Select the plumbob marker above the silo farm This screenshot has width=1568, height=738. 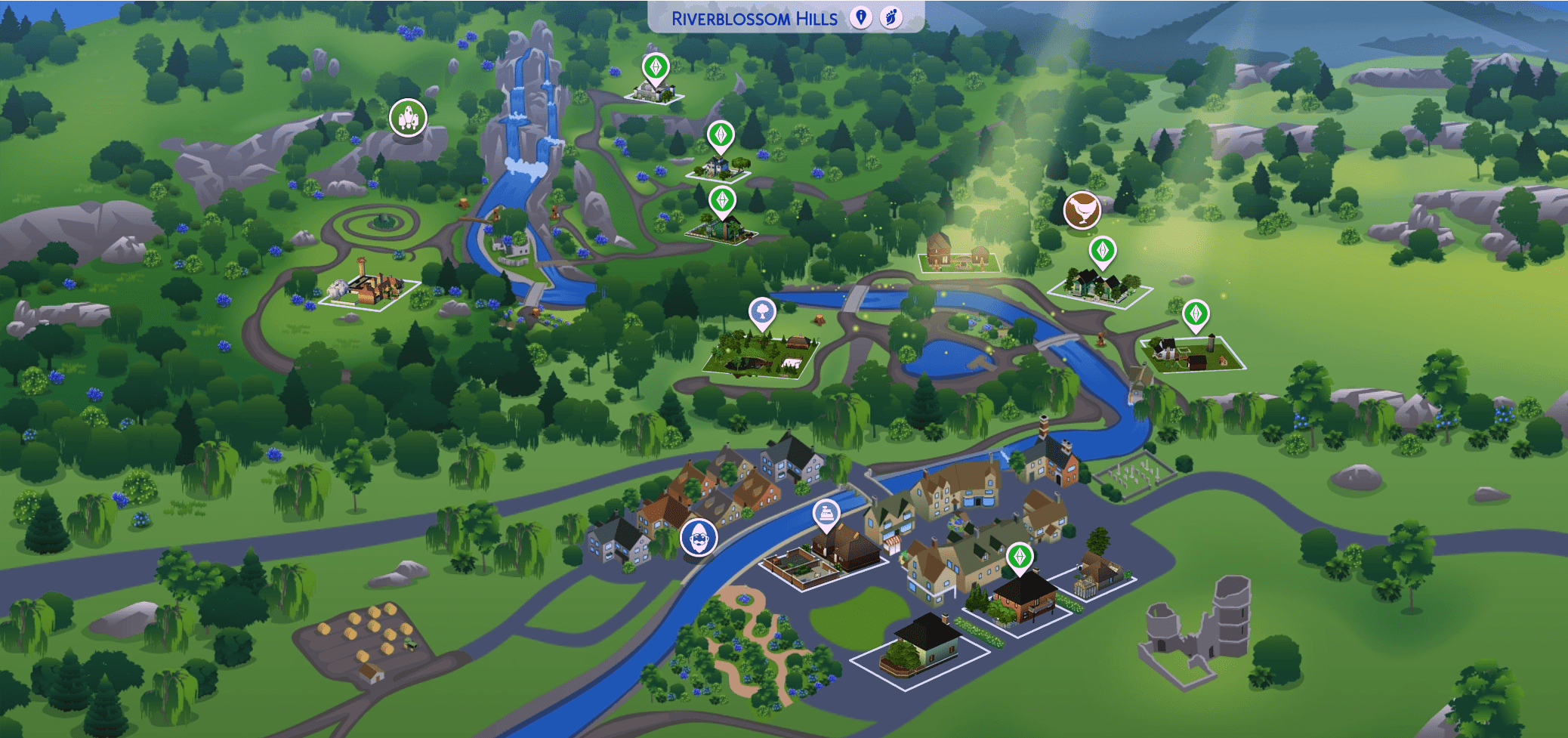(1195, 313)
